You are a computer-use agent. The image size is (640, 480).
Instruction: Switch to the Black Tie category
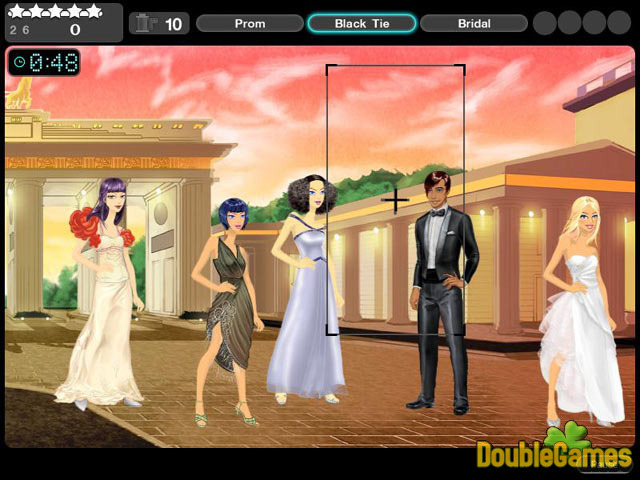pos(361,23)
